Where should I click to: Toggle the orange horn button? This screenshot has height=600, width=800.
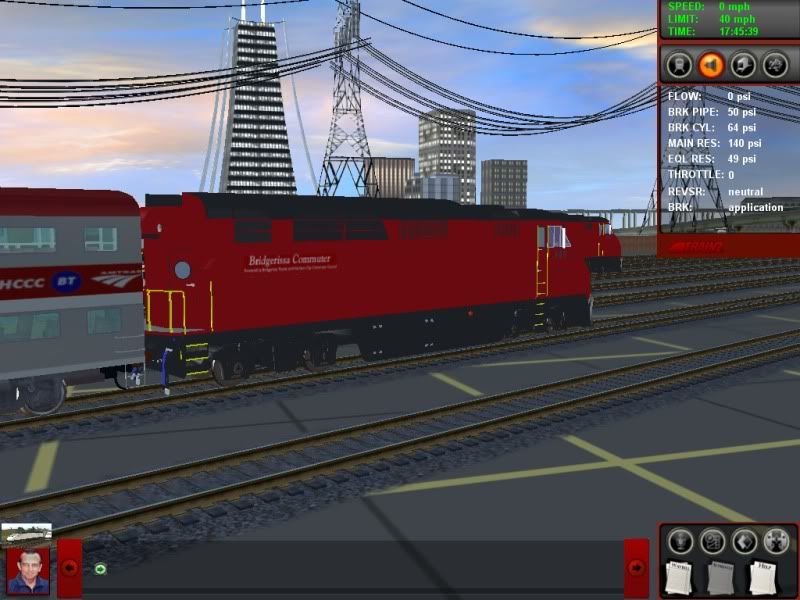[x=710, y=64]
